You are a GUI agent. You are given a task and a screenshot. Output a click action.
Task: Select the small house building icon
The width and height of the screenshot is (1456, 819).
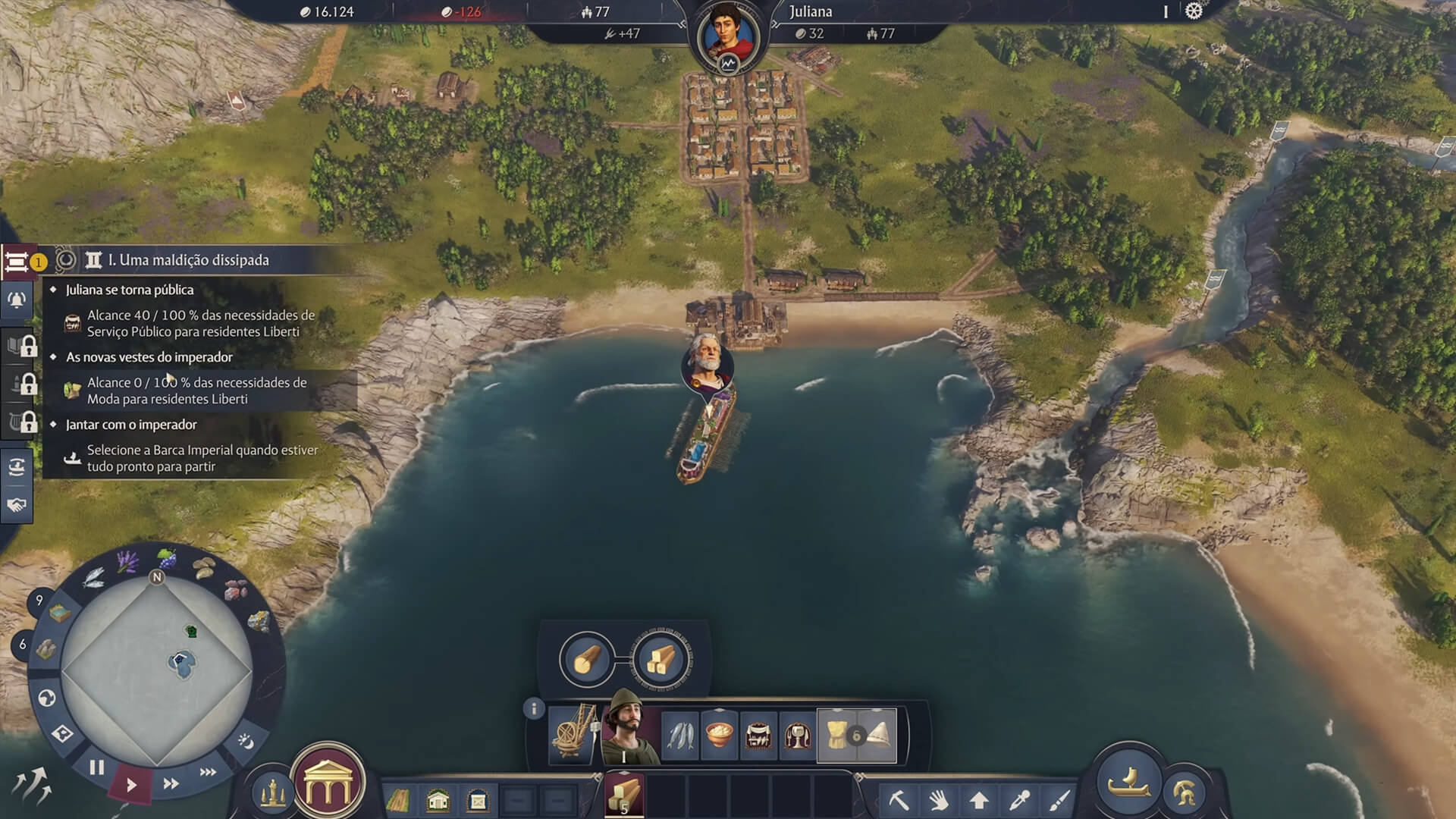click(438, 798)
